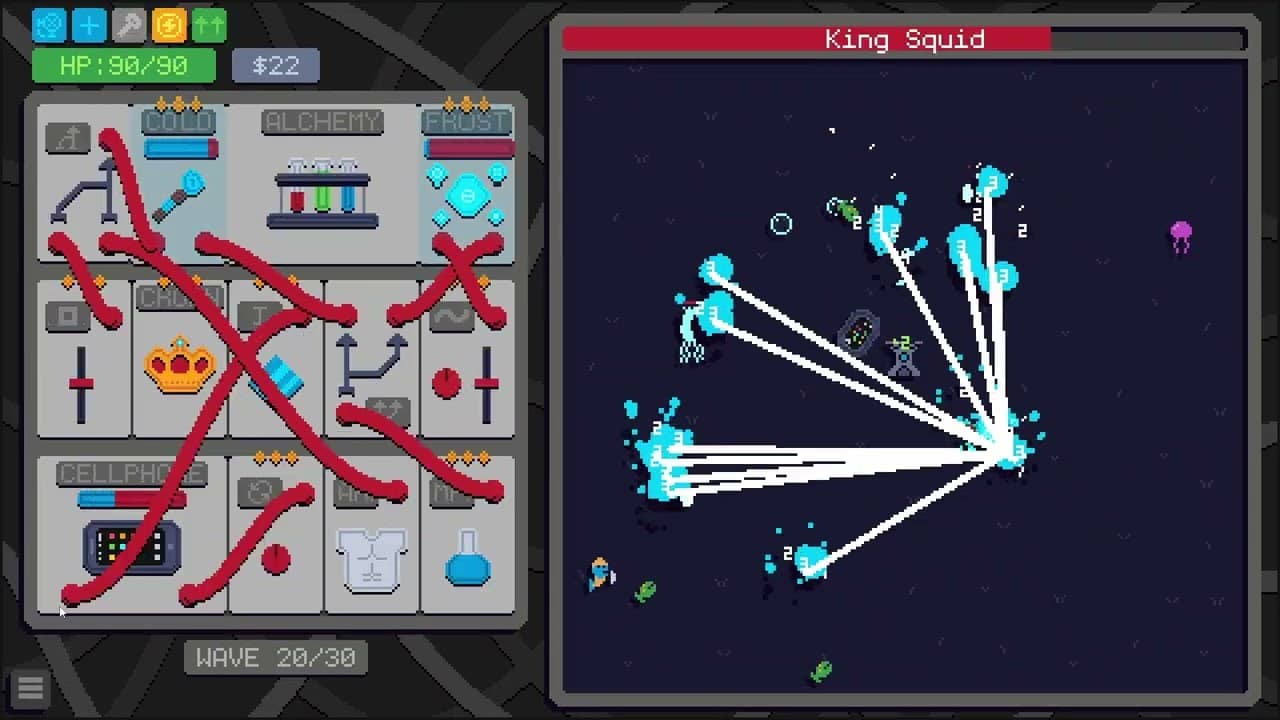Click the $22 money counter
This screenshot has height=720, width=1280.
point(275,66)
